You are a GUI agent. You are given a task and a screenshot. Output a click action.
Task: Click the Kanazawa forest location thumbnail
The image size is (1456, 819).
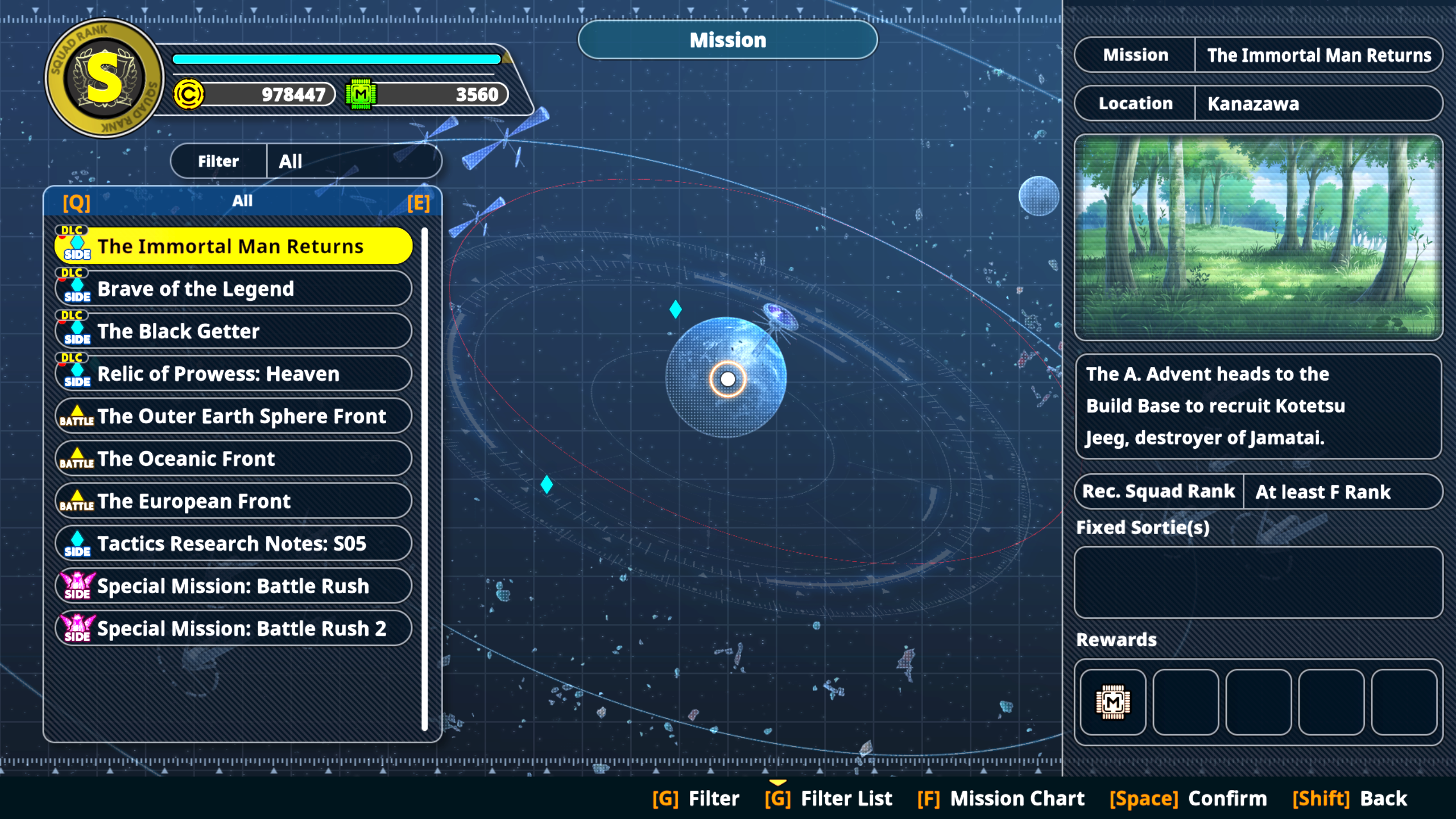[1258, 237]
